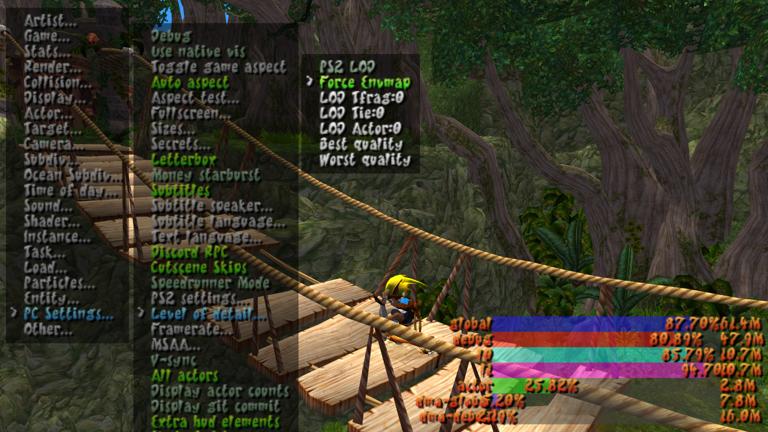Open the Artist submenu

click(x=50, y=20)
